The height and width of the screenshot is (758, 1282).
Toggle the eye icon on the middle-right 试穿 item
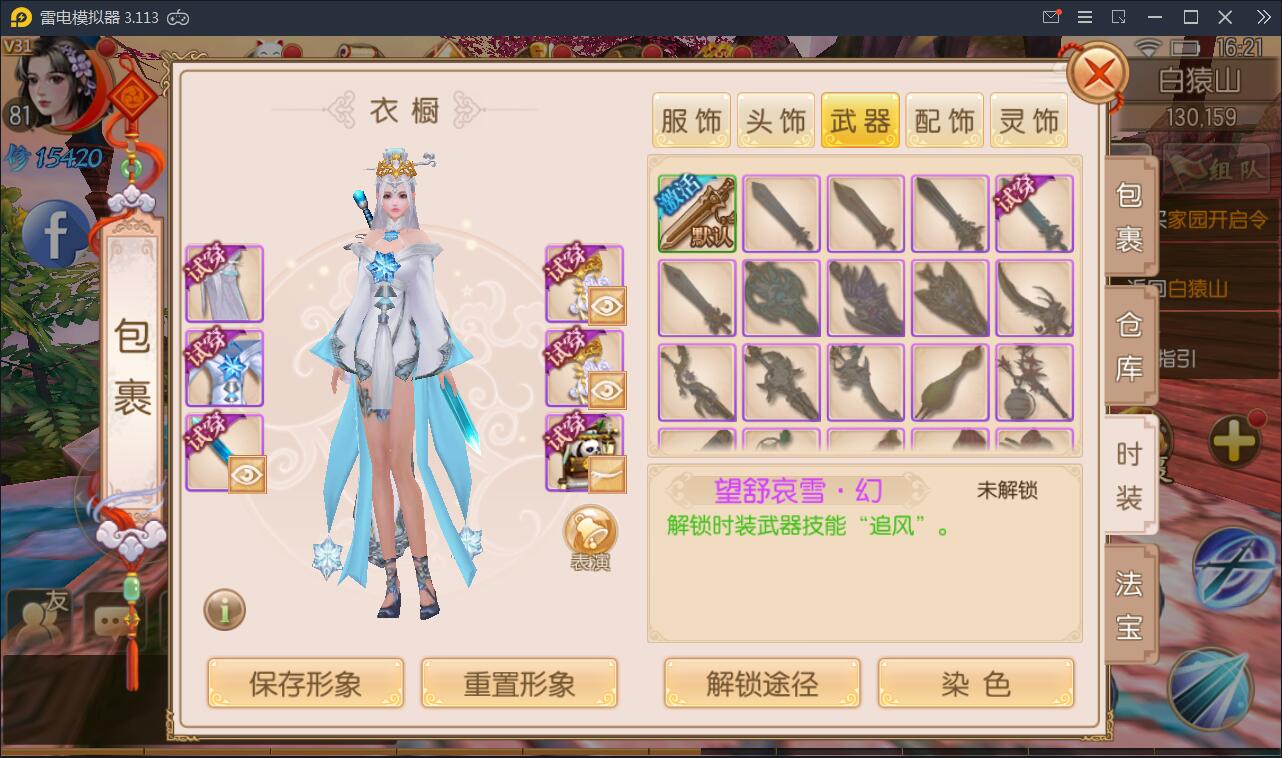tap(608, 391)
